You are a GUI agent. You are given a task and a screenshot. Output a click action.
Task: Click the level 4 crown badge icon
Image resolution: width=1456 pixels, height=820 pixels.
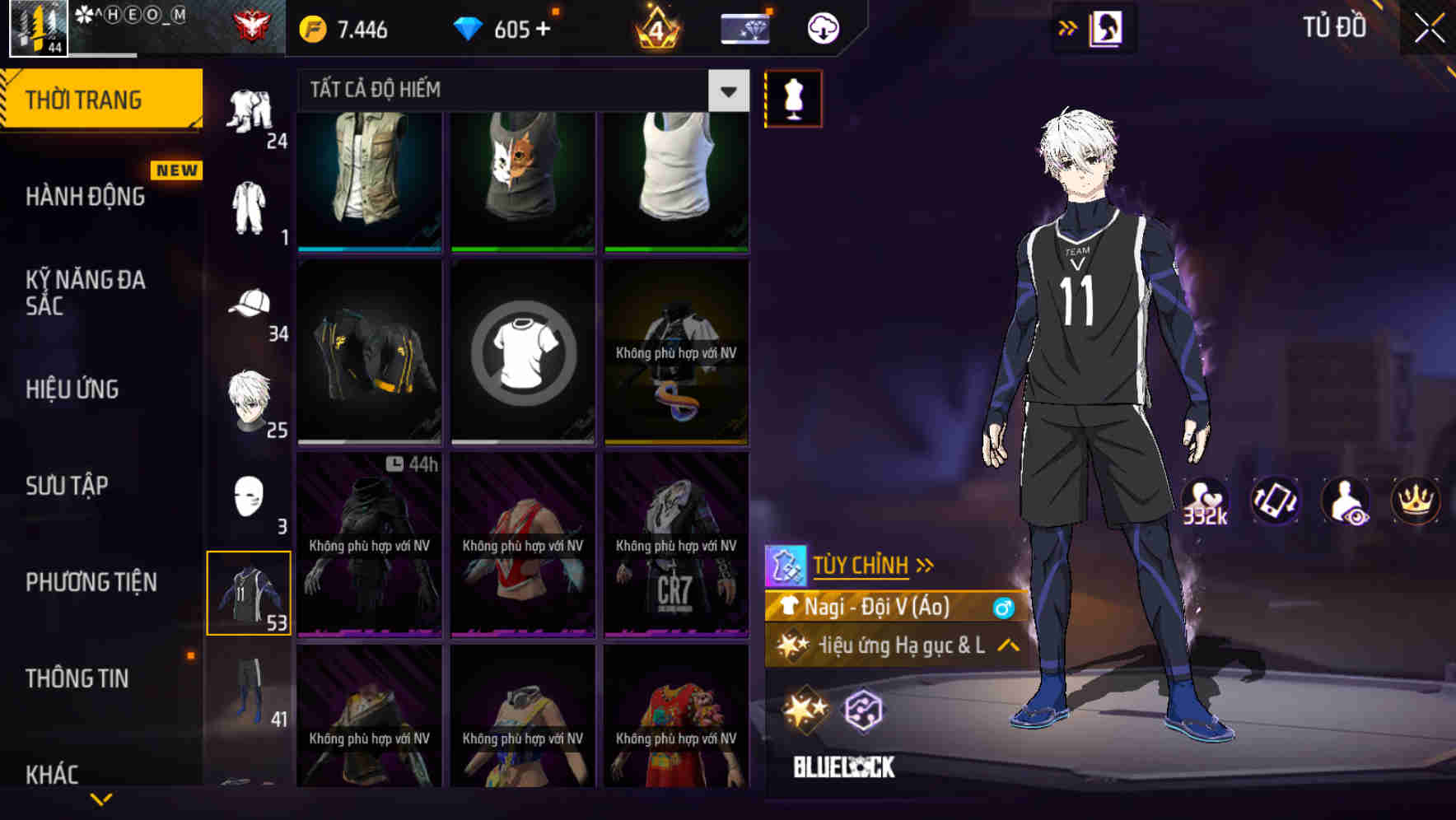tap(658, 27)
